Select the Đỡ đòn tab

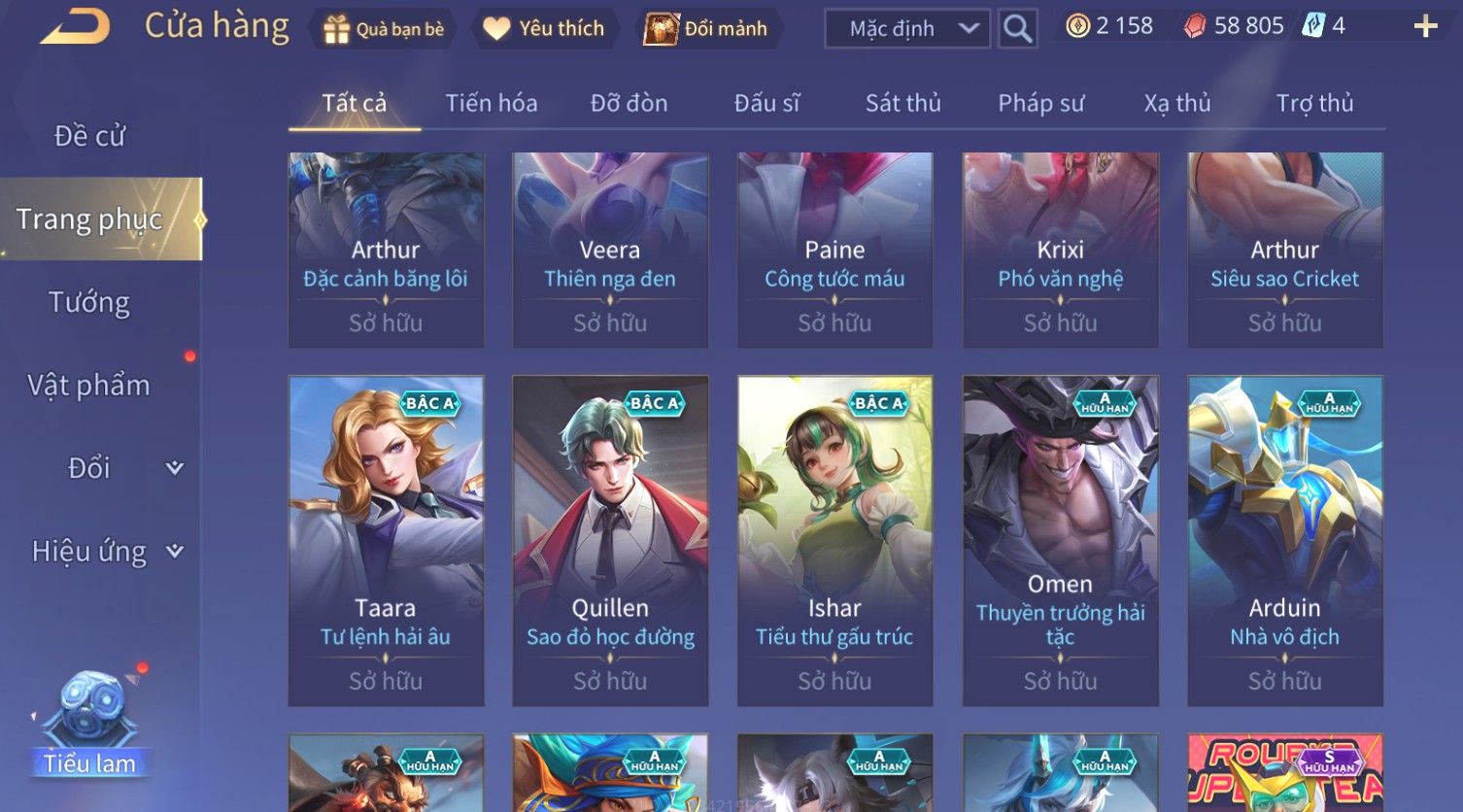click(x=629, y=103)
